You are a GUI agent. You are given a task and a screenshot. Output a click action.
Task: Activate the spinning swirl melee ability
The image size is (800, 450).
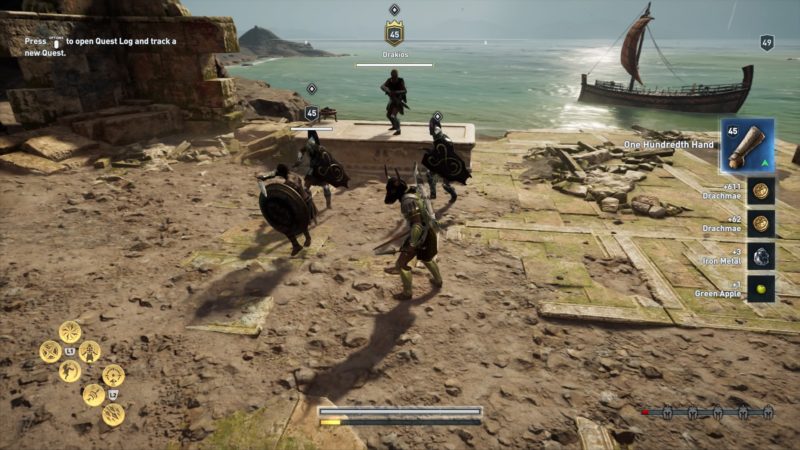point(70,332)
